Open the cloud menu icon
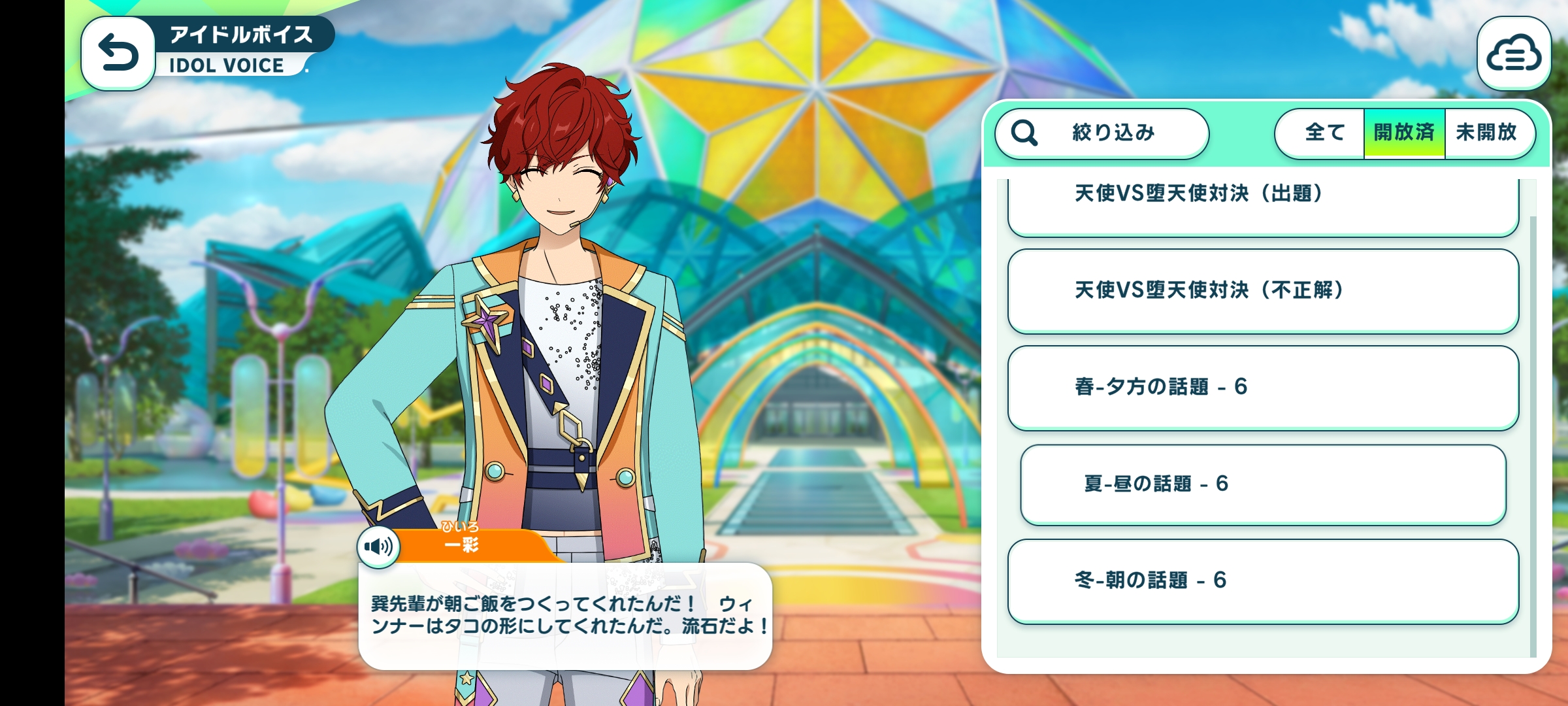 click(1513, 54)
